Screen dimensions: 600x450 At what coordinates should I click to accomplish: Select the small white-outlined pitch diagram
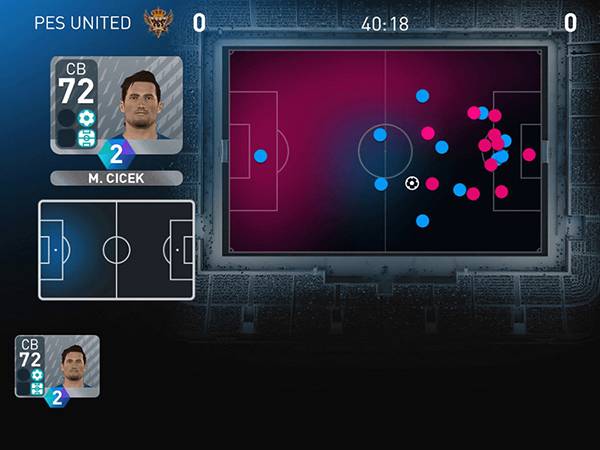(116, 249)
